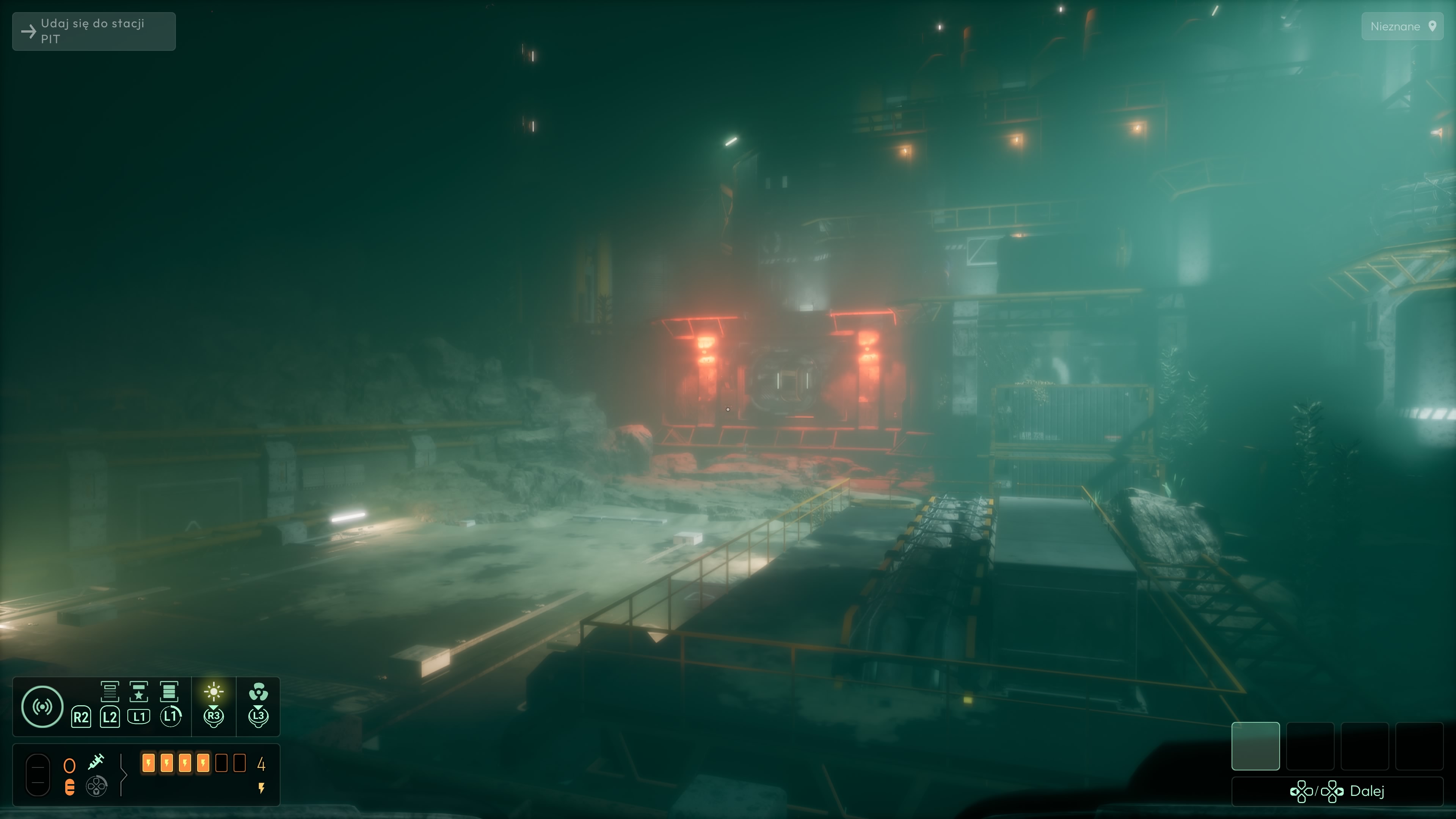The height and width of the screenshot is (819, 1456).
Task: Toggle the R3 flashlight
Action: click(x=213, y=692)
